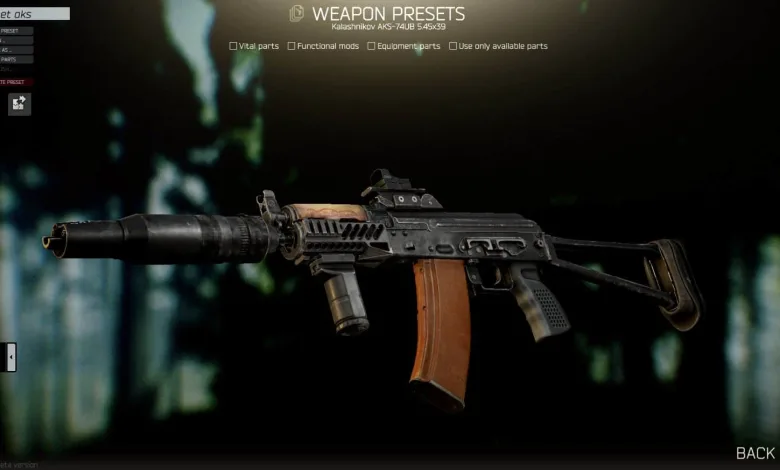Click the preset name text field
The image size is (780, 470).
tap(35, 14)
